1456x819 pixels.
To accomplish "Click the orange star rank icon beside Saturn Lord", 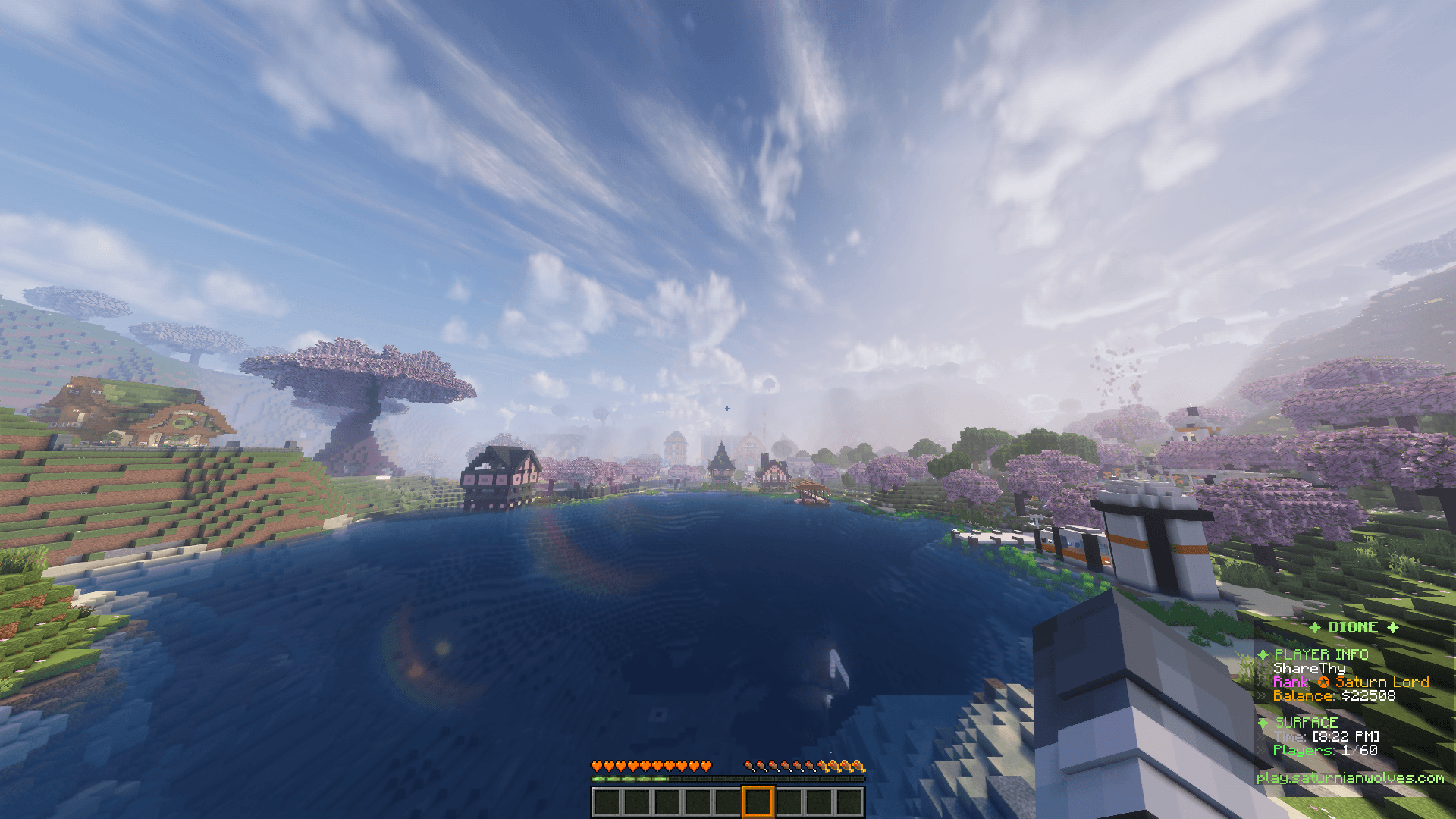I will (1323, 682).
